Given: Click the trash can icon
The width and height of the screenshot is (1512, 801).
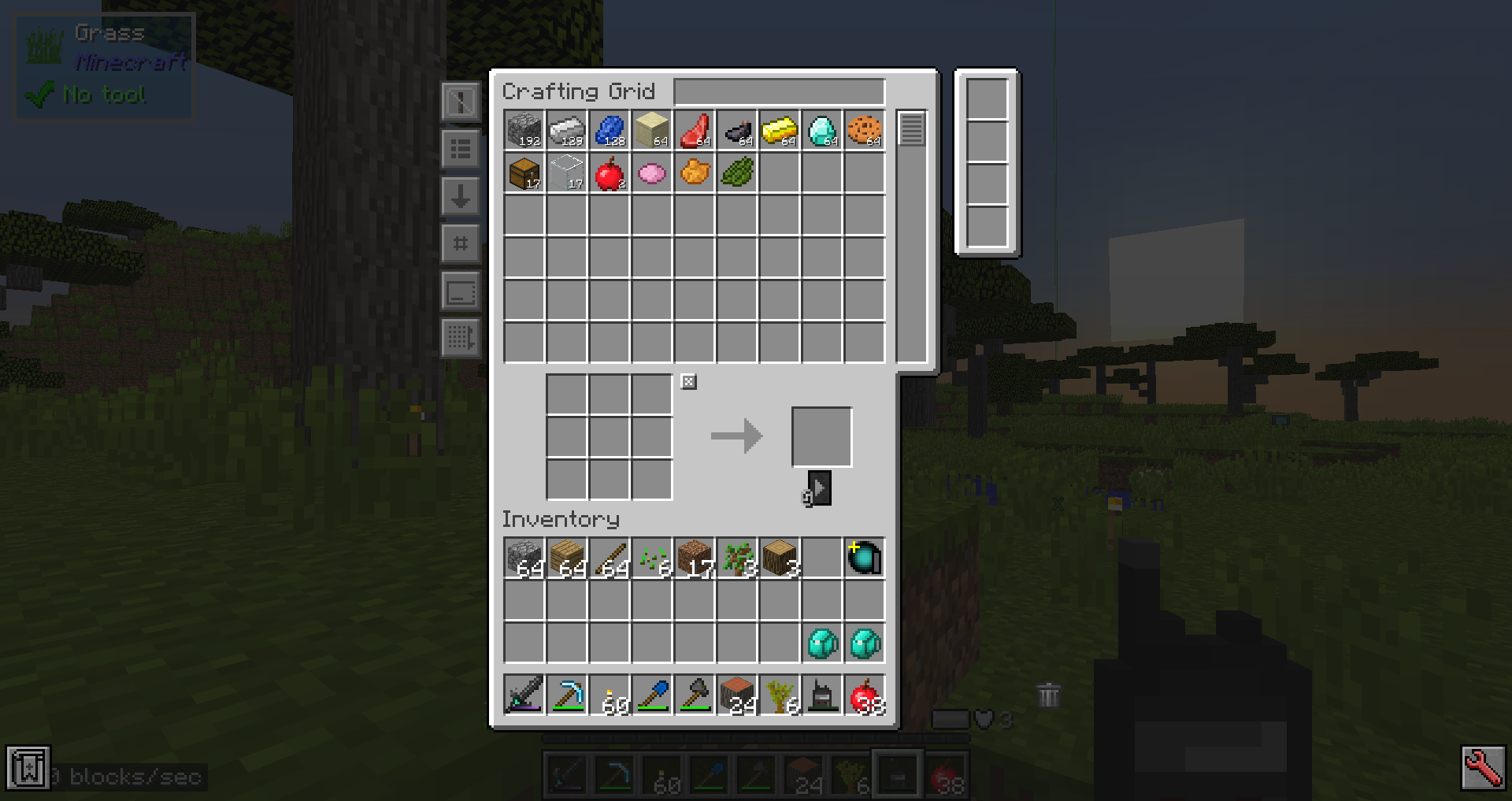Looking at the screenshot, I should coord(1048,693).
